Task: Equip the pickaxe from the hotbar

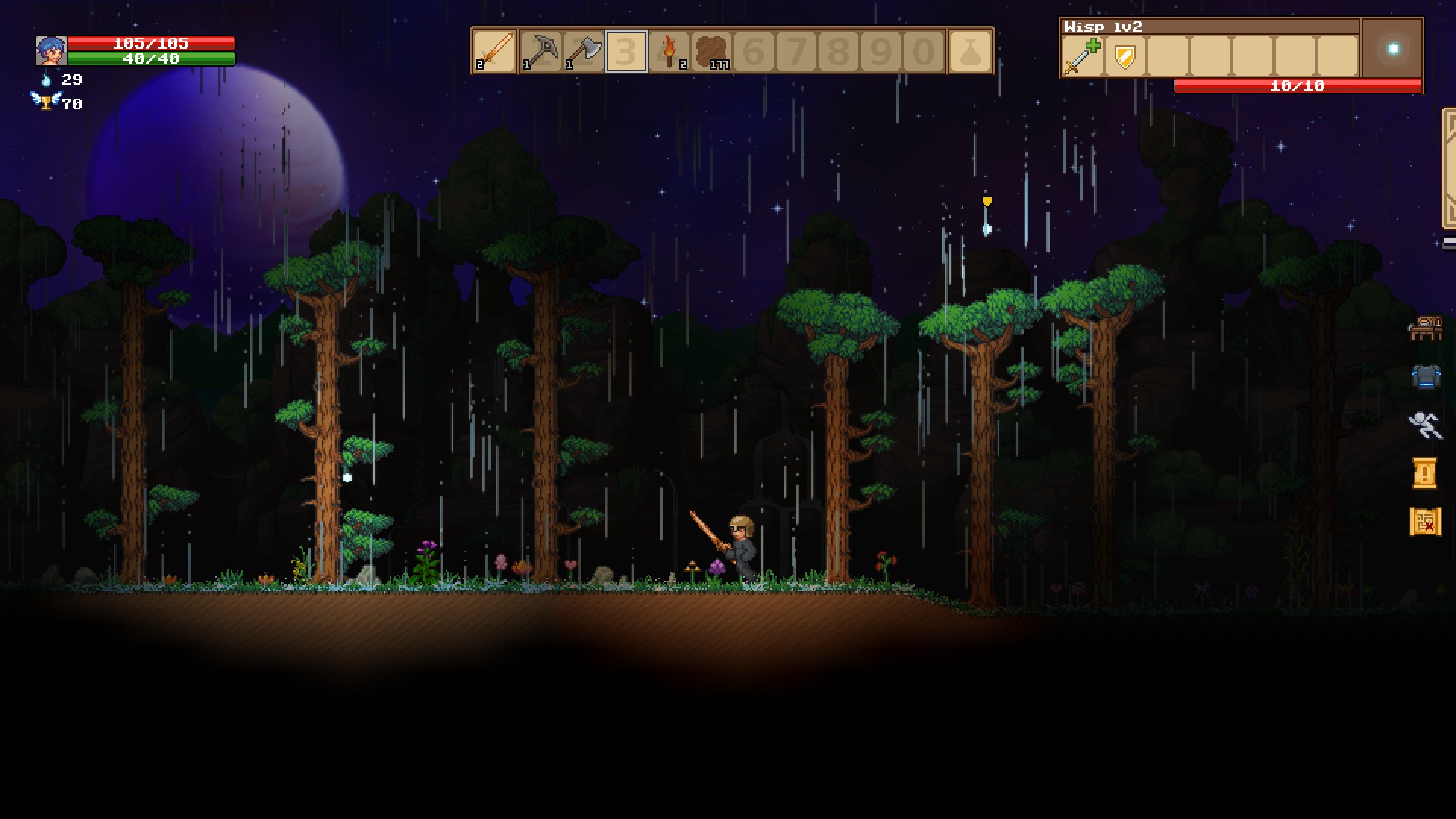Action: (540, 52)
